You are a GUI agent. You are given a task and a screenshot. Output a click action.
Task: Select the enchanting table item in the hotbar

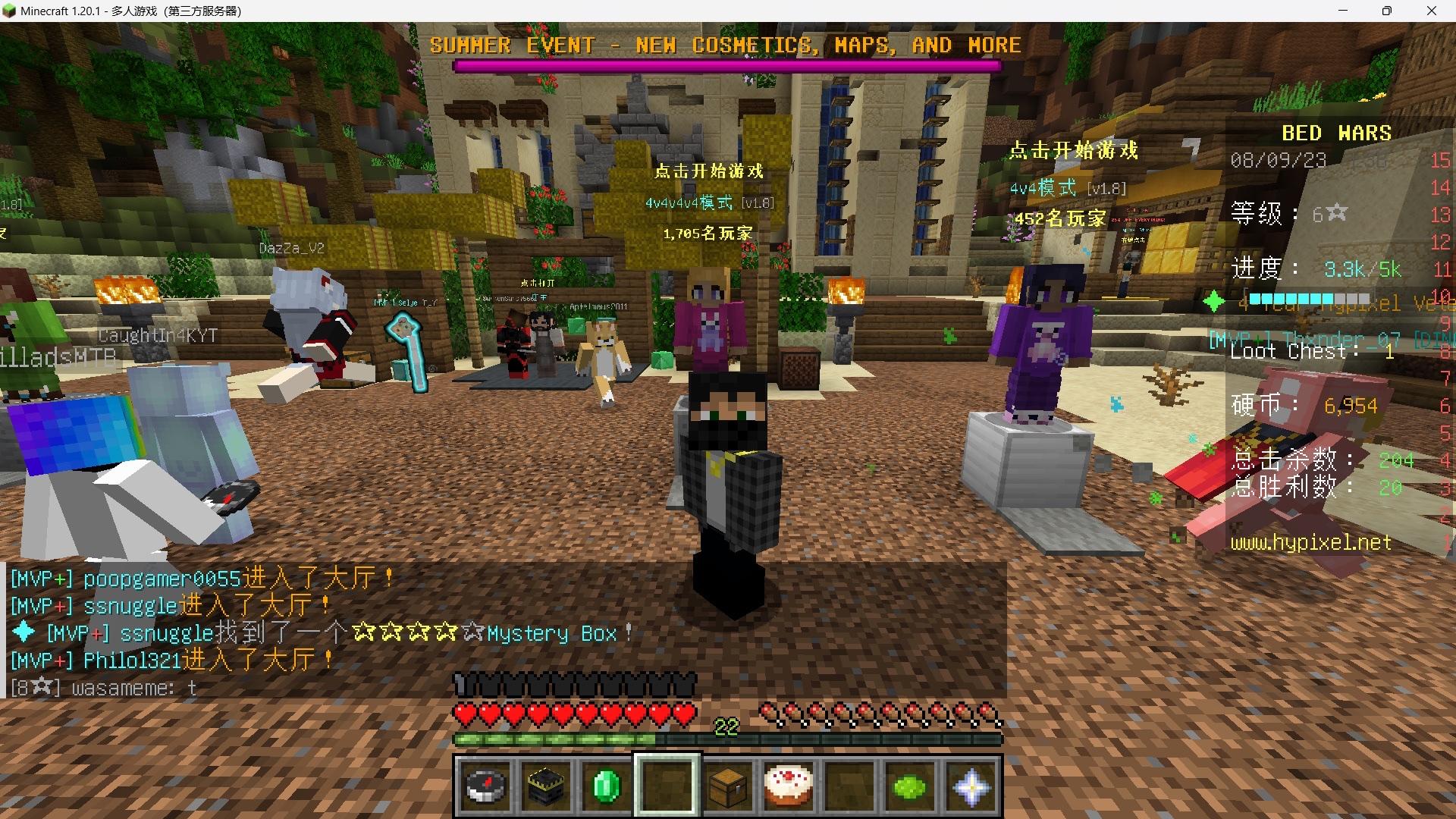coord(546,786)
